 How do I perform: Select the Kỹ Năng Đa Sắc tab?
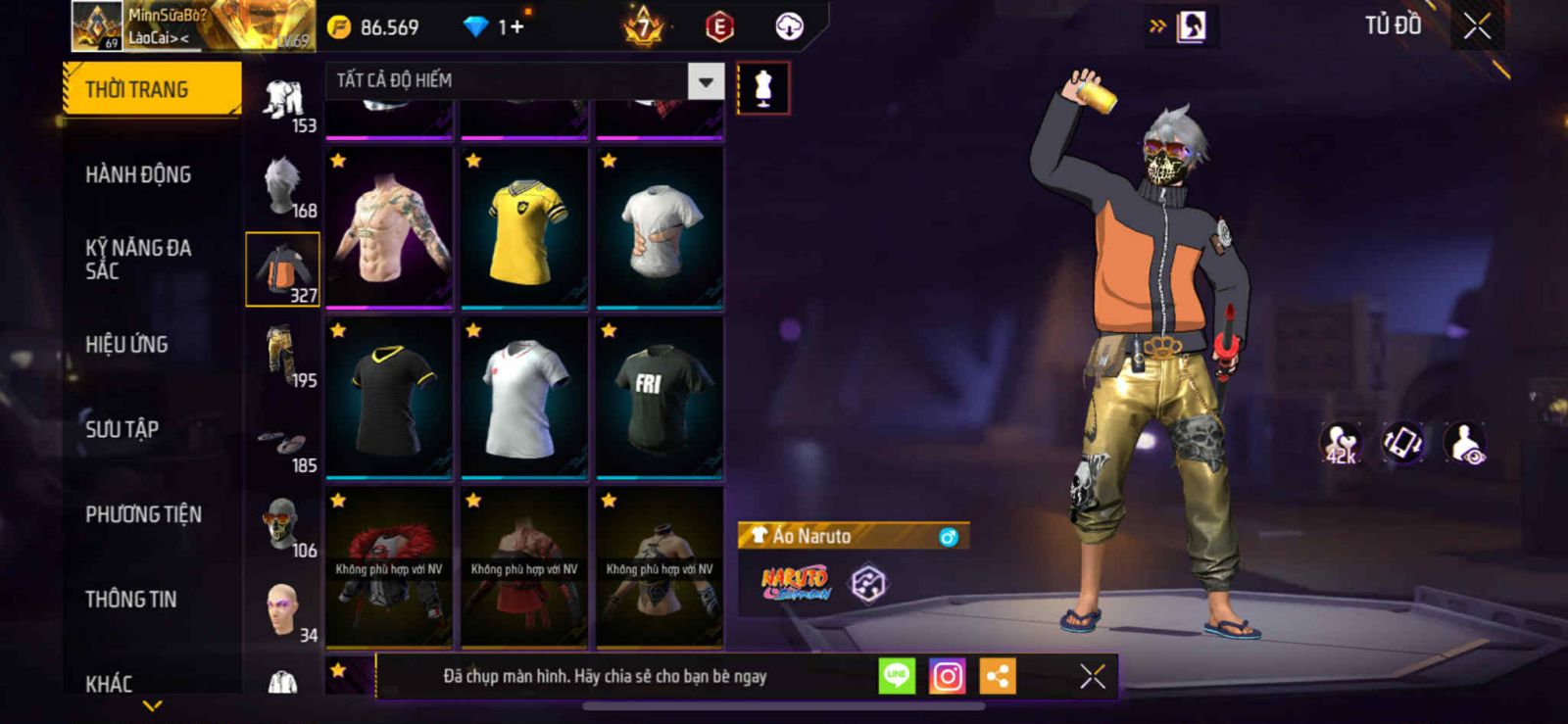pos(138,260)
